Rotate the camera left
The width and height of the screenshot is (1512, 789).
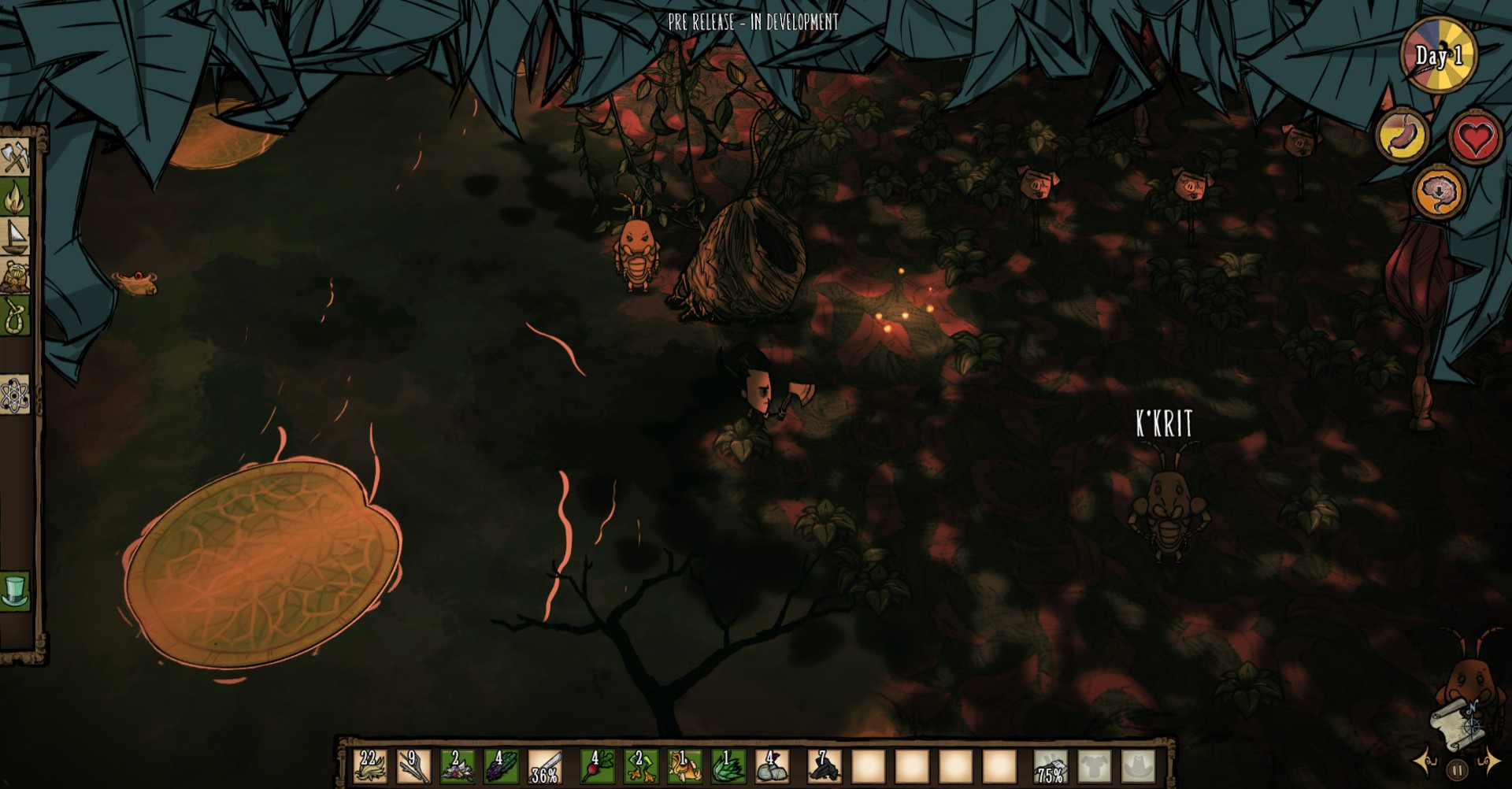click(x=1426, y=761)
